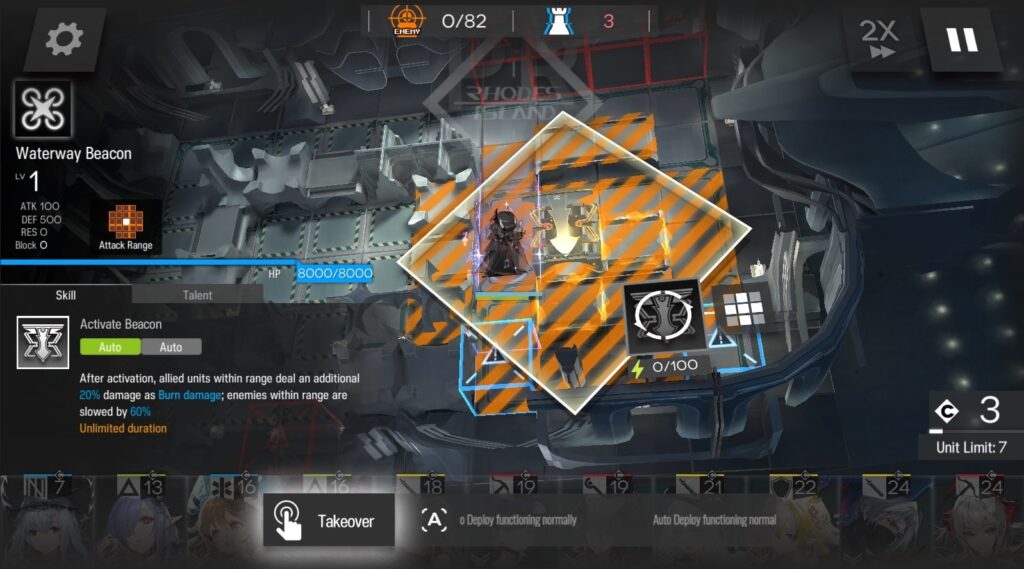Tap the Takeover button
The width and height of the screenshot is (1024, 569).
pos(329,520)
